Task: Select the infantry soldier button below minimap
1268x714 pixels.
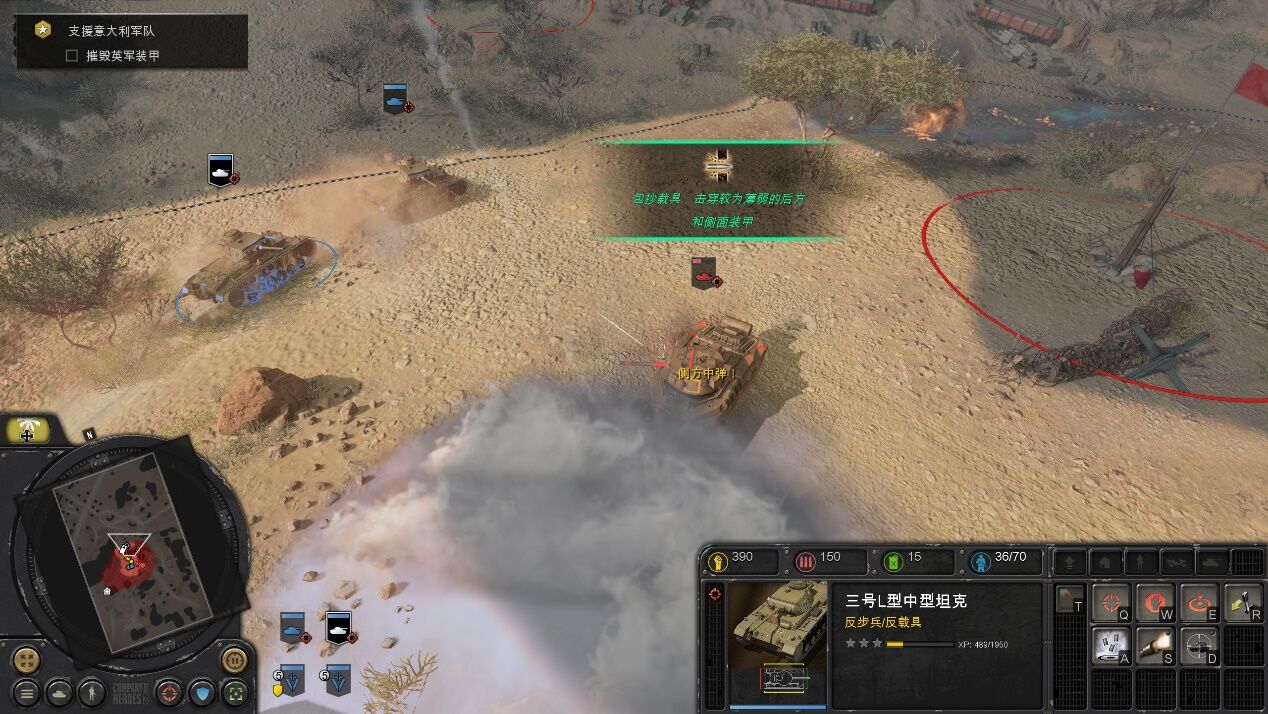Action: (x=92, y=692)
